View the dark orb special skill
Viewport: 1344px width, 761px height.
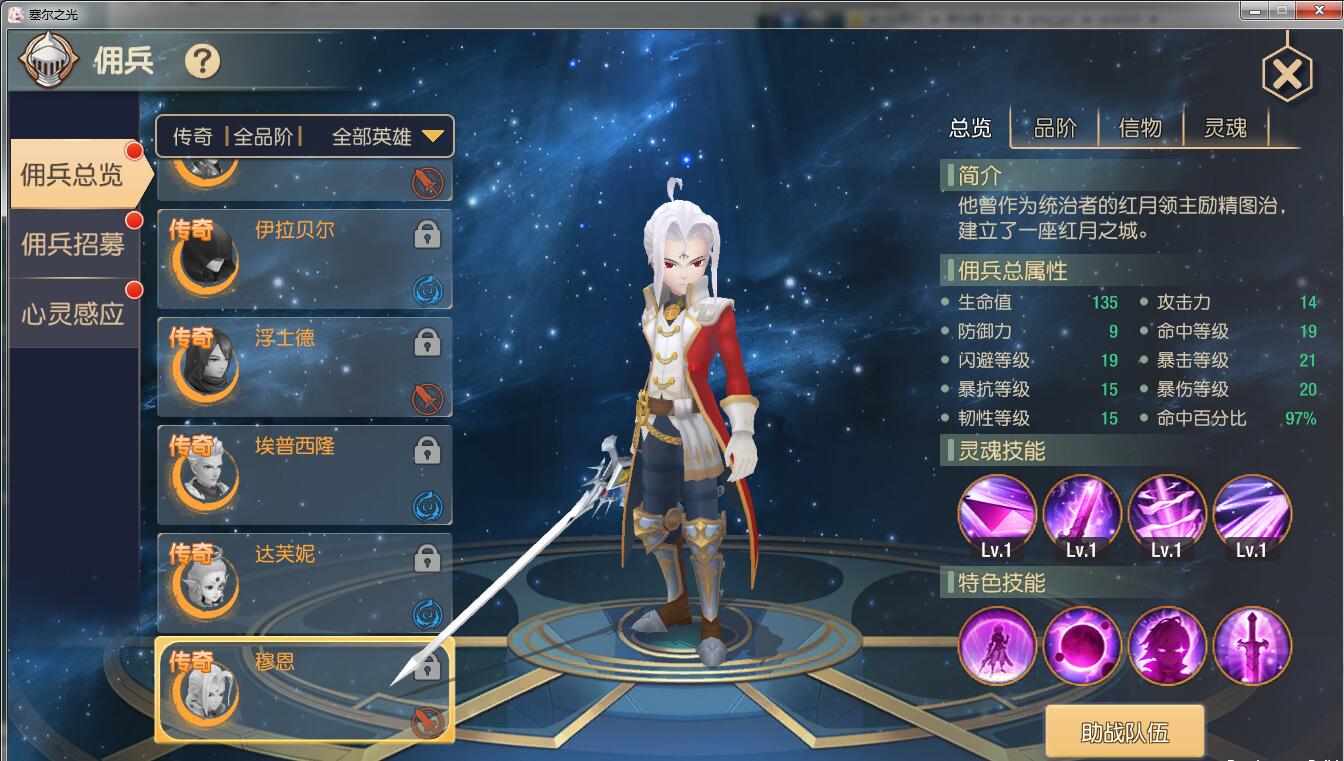click(x=1082, y=646)
